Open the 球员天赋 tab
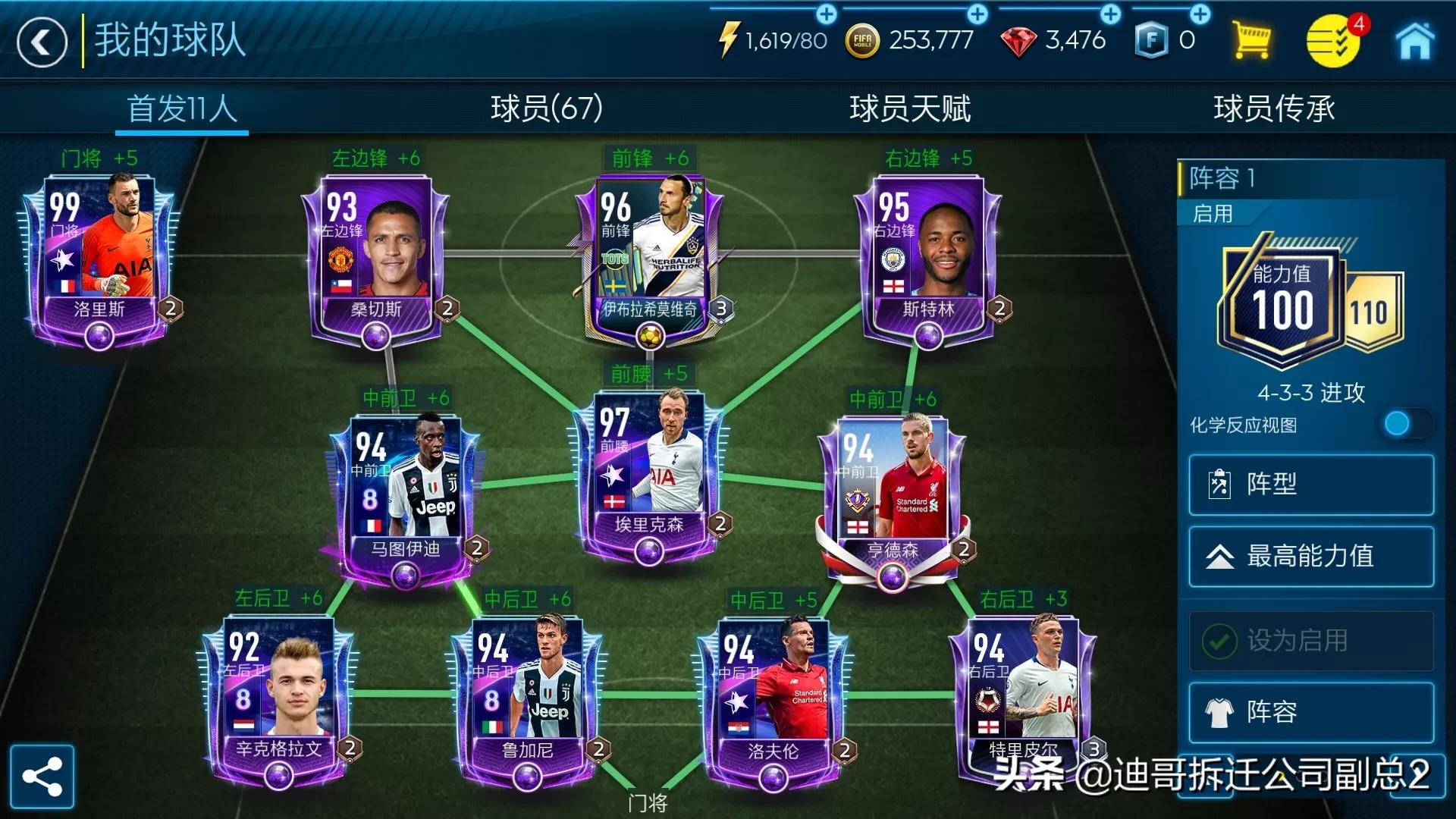Screen dimensions: 1456x819 coord(909,108)
